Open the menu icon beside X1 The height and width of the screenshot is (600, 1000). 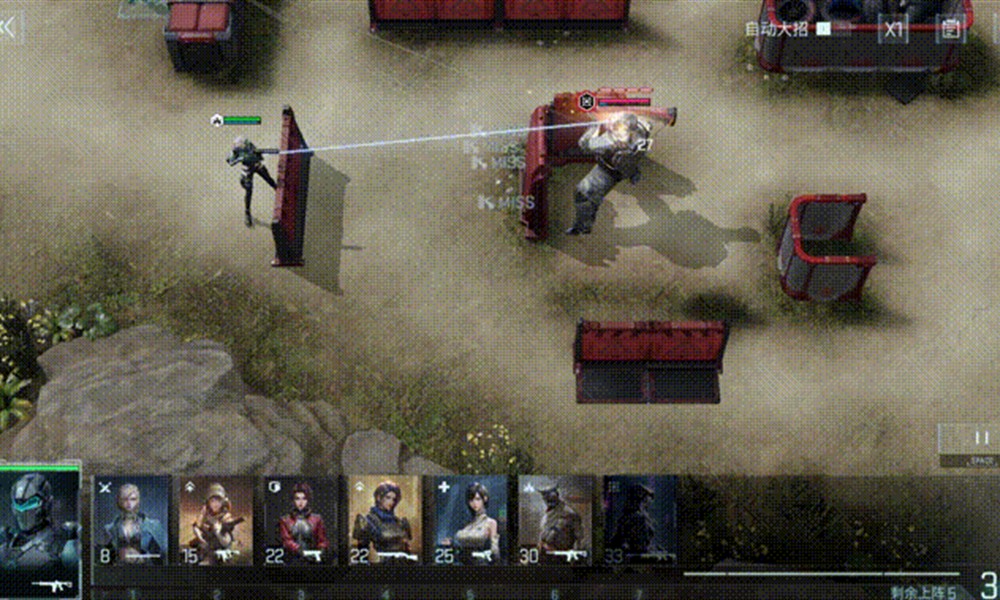950,29
